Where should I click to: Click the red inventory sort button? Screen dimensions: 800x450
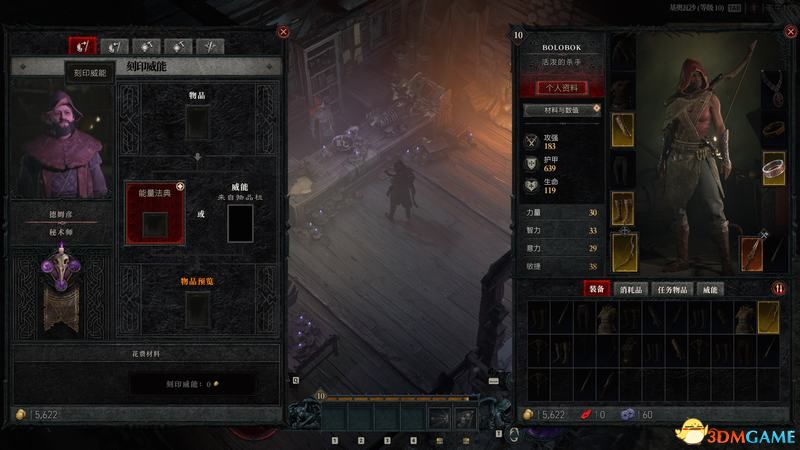tap(779, 289)
